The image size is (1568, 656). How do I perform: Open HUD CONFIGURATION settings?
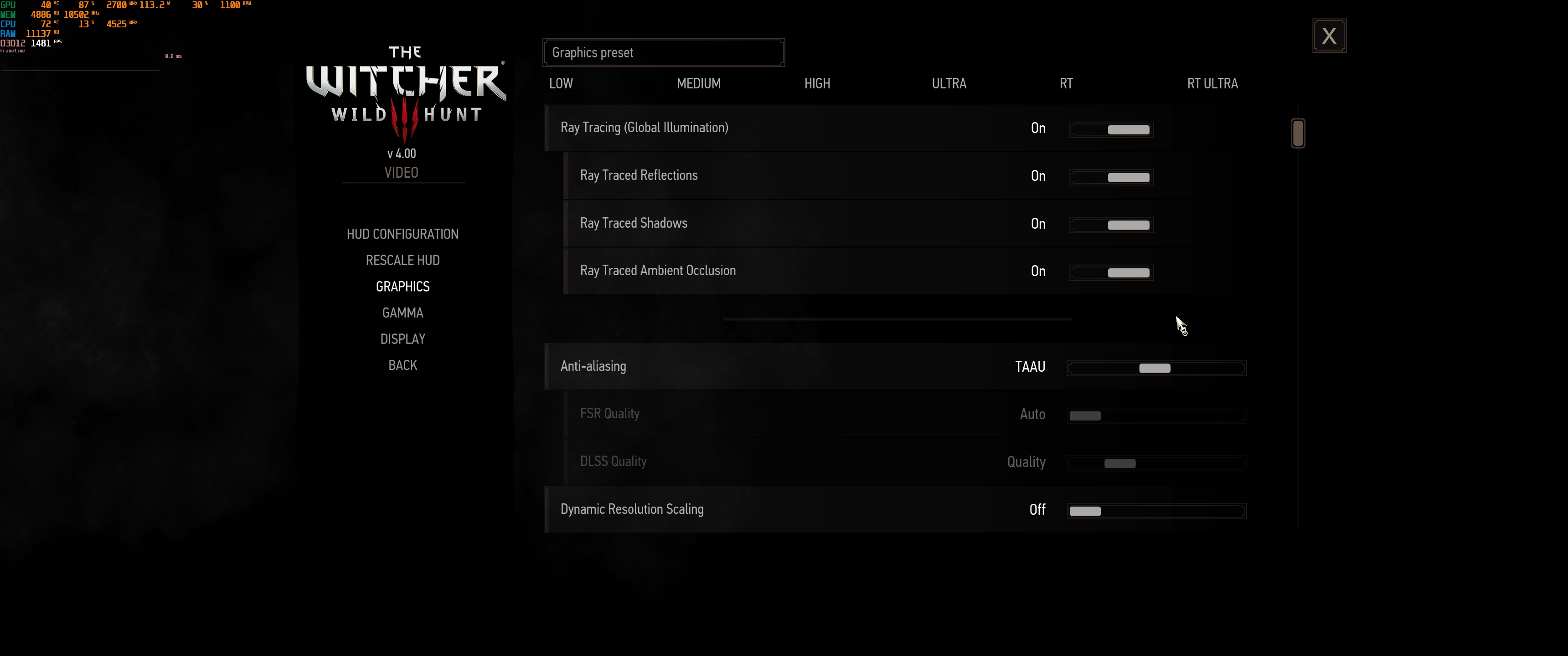402,234
